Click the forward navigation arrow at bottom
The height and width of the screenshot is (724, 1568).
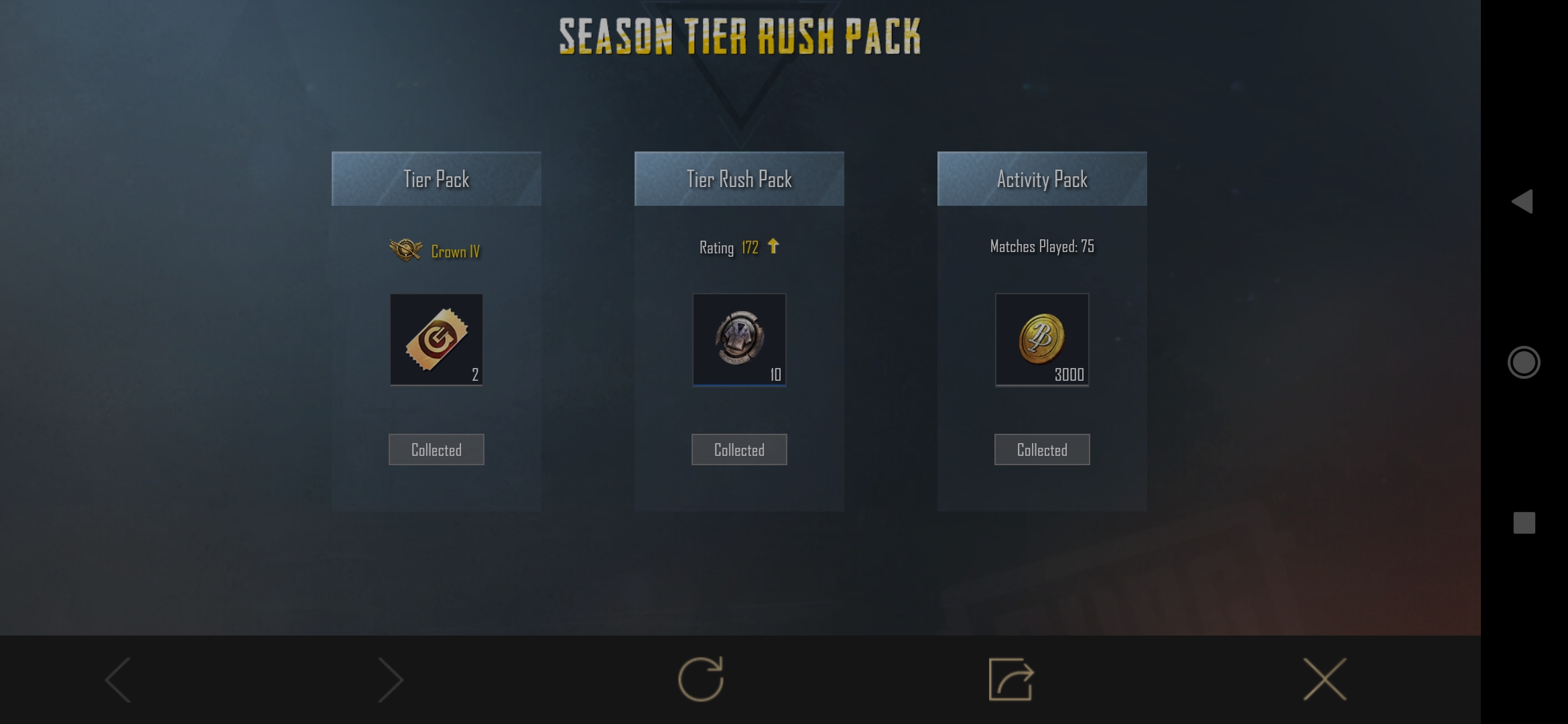click(x=391, y=678)
